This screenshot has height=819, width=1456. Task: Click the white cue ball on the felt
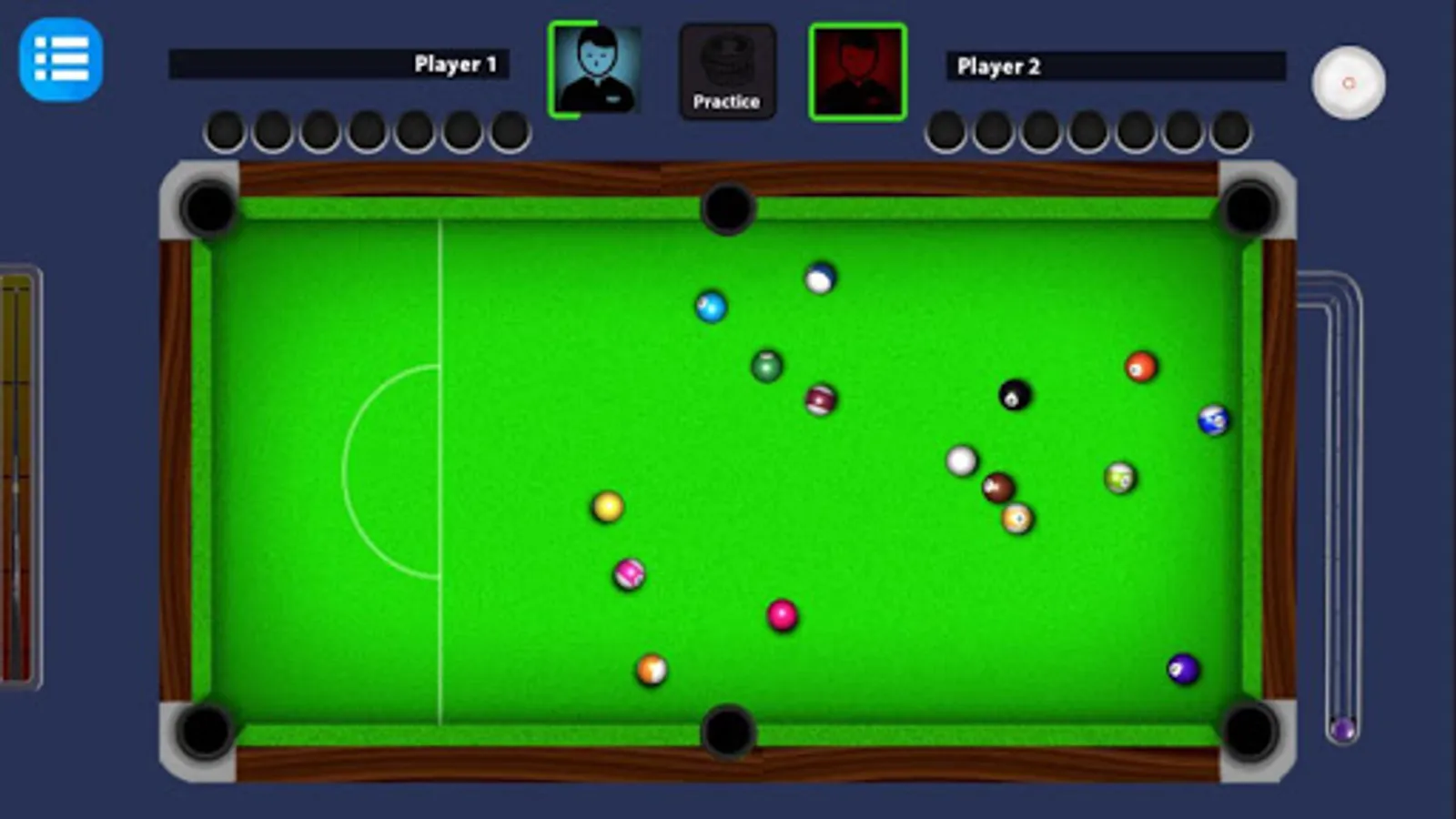(x=963, y=462)
